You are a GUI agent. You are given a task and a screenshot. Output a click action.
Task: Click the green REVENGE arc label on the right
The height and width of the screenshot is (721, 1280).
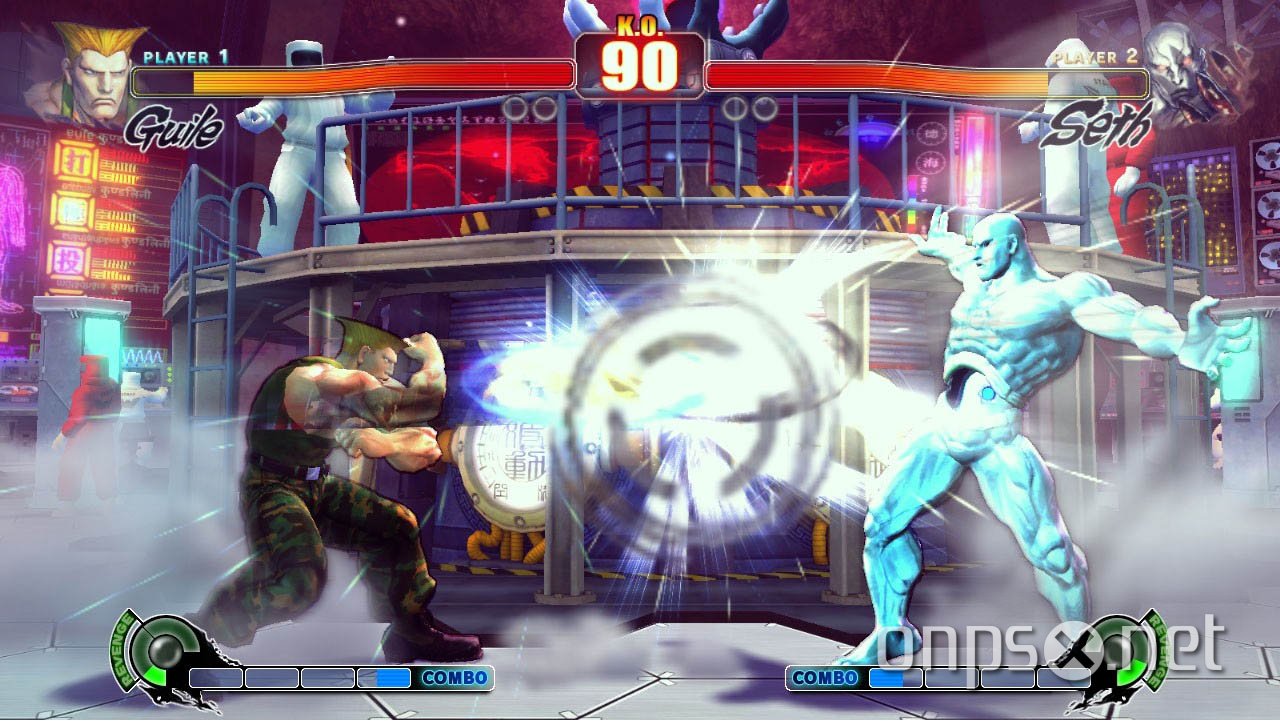pyautogui.click(x=1160, y=650)
